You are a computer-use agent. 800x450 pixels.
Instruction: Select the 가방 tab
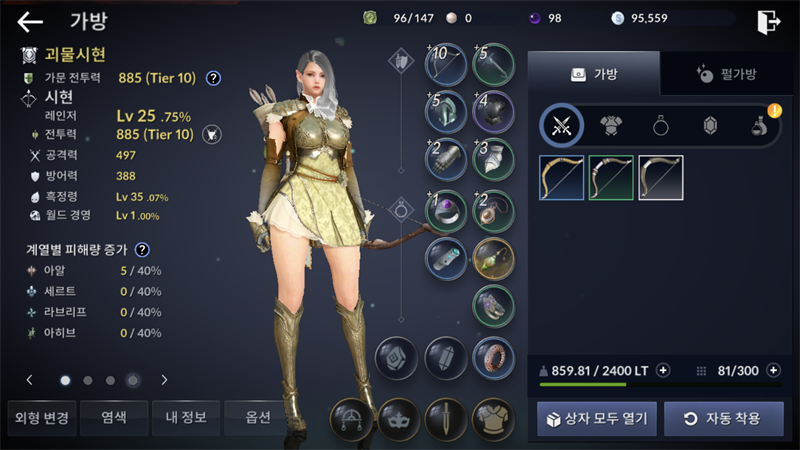[x=593, y=74]
